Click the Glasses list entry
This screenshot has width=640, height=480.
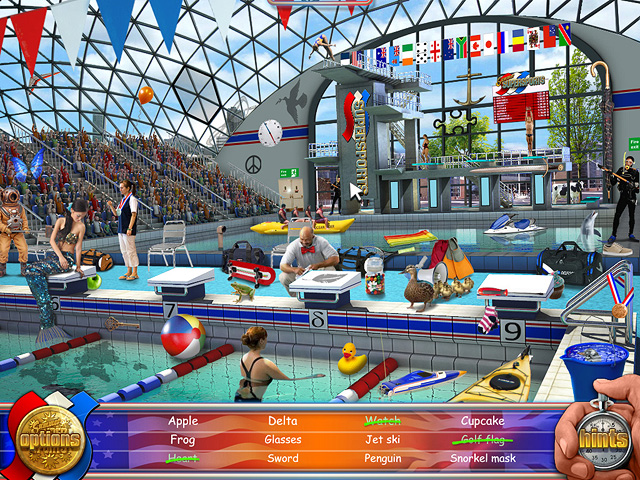[x=283, y=440]
